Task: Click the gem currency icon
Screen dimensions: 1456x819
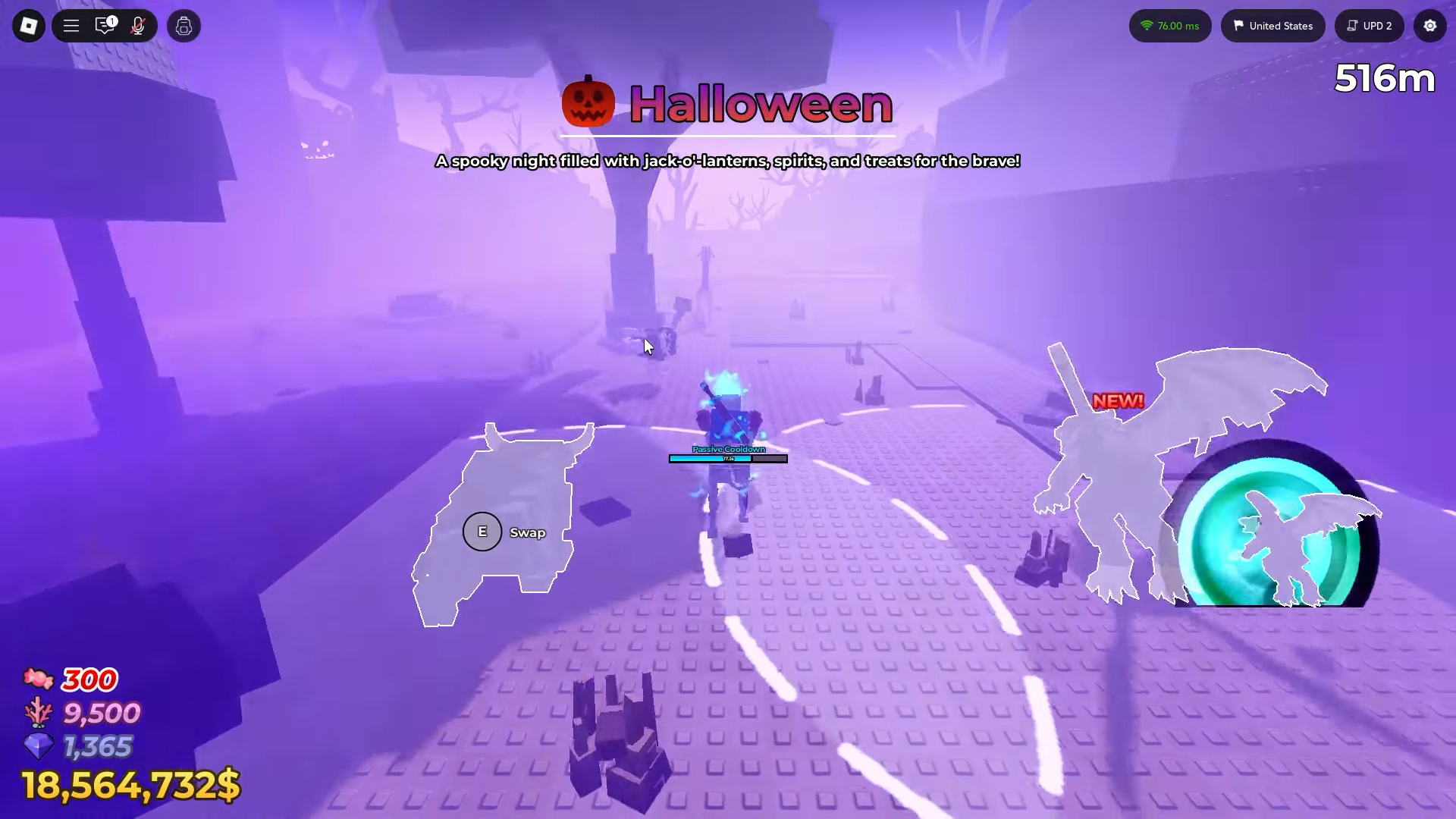Action: 39,747
